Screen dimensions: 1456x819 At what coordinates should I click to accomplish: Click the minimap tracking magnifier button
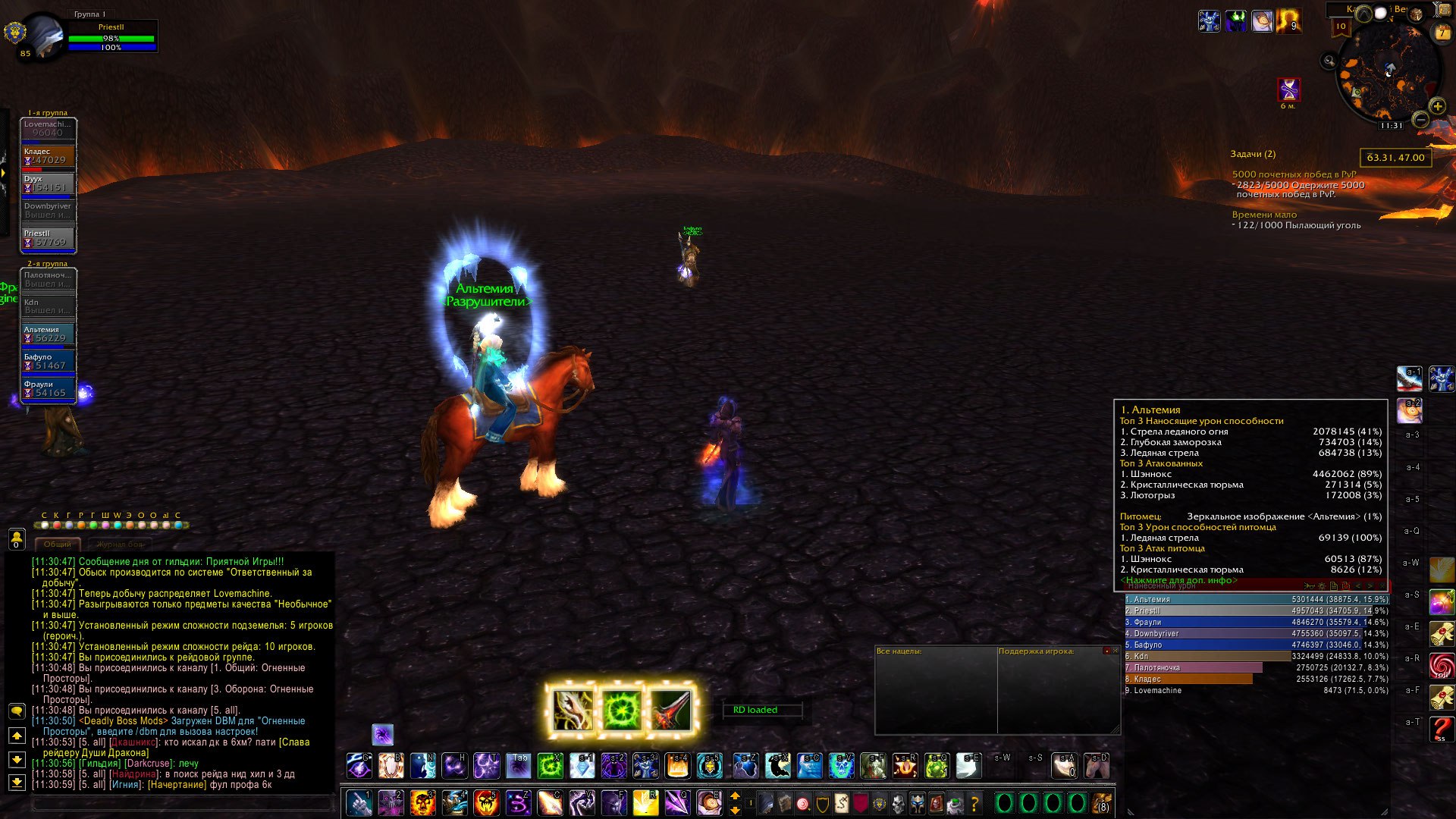point(1329,61)
